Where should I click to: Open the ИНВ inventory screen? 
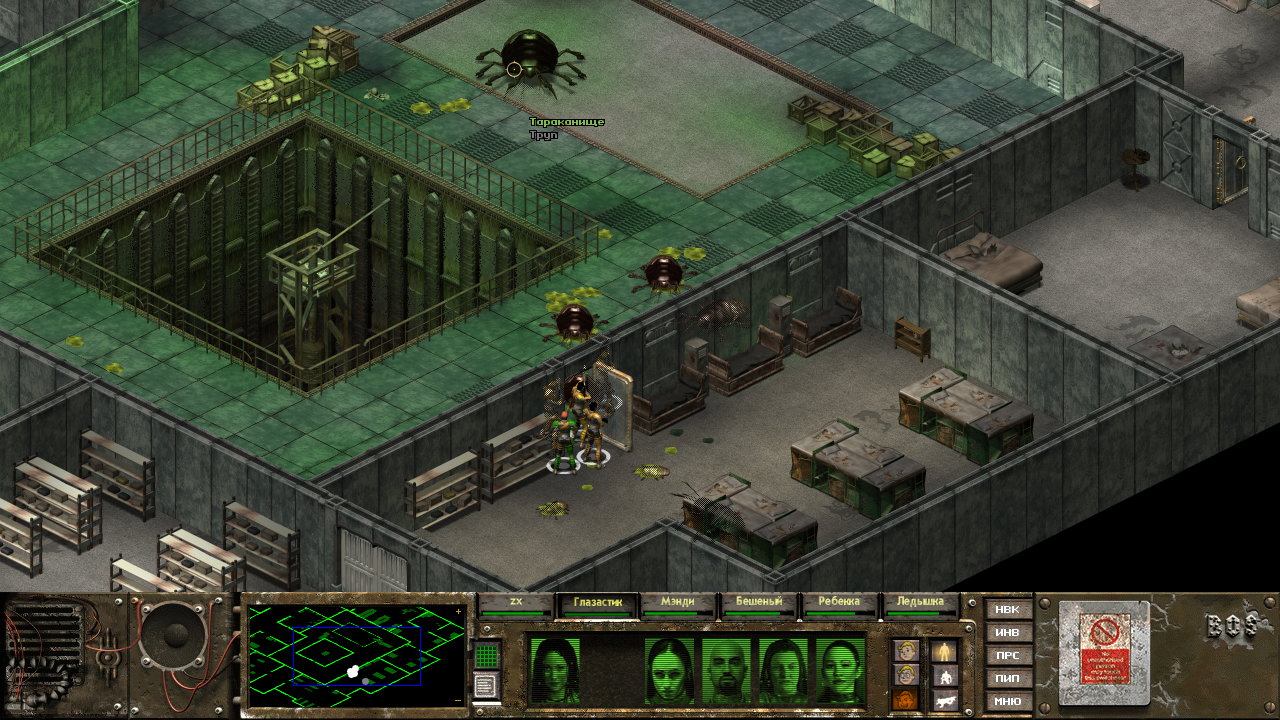point(1007,632)
